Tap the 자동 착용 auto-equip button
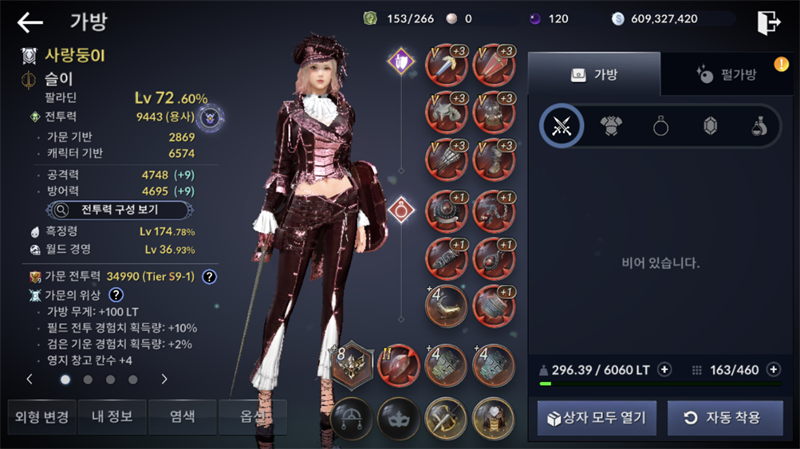This screenshot has width=800, height=449. click(725, 417)
